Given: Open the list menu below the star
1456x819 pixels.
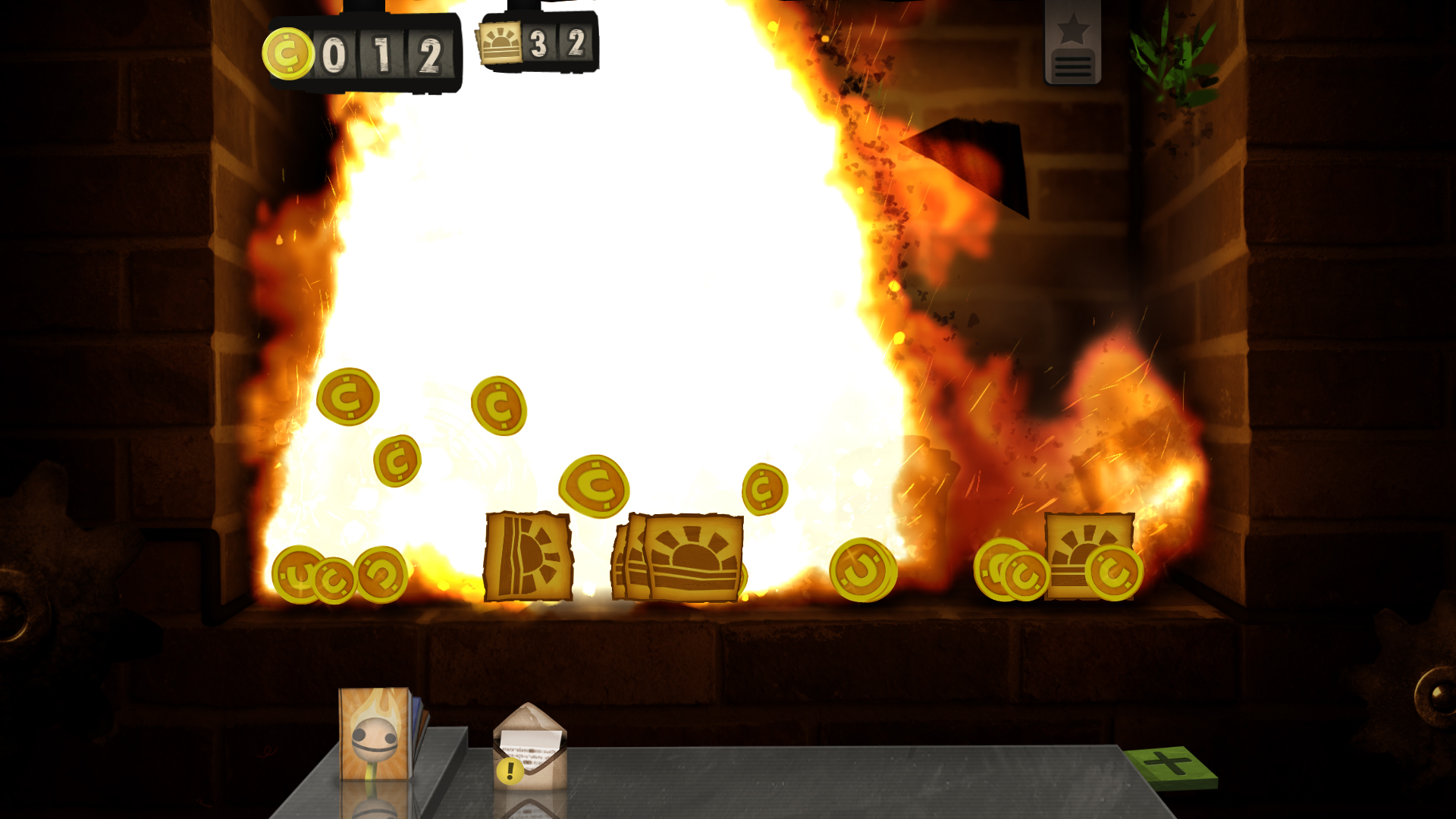Looking at the screenshot, I should [x=1072, y=67].
